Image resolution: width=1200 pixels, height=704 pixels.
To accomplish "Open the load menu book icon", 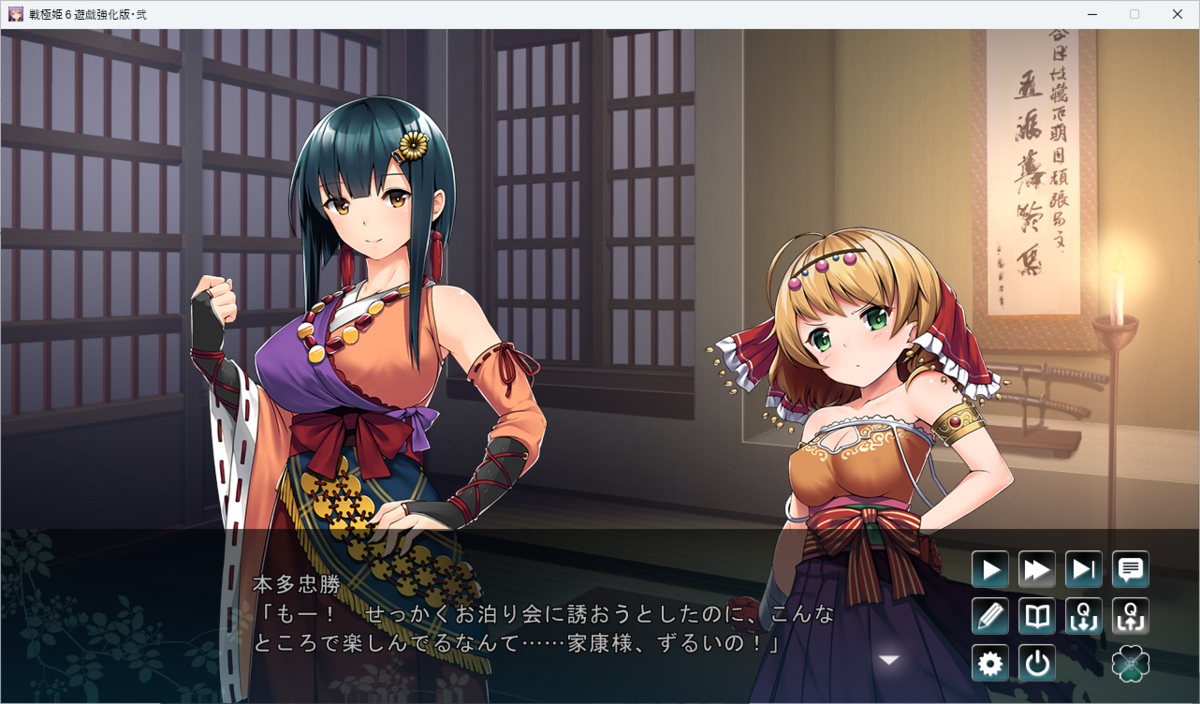I will pos(1037,617).
